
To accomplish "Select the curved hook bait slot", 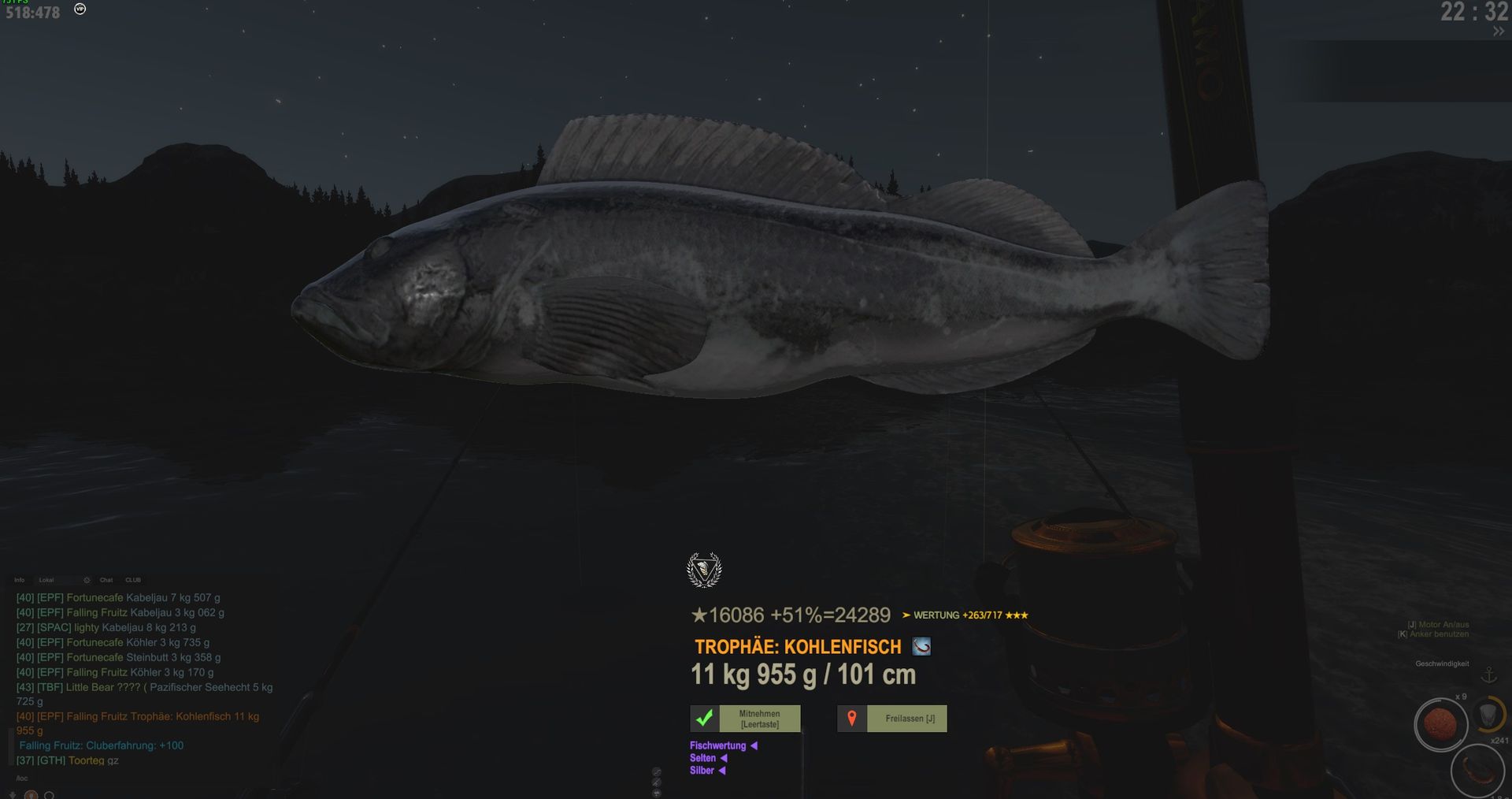I will pyautogui.click(x=1477, y=769).
